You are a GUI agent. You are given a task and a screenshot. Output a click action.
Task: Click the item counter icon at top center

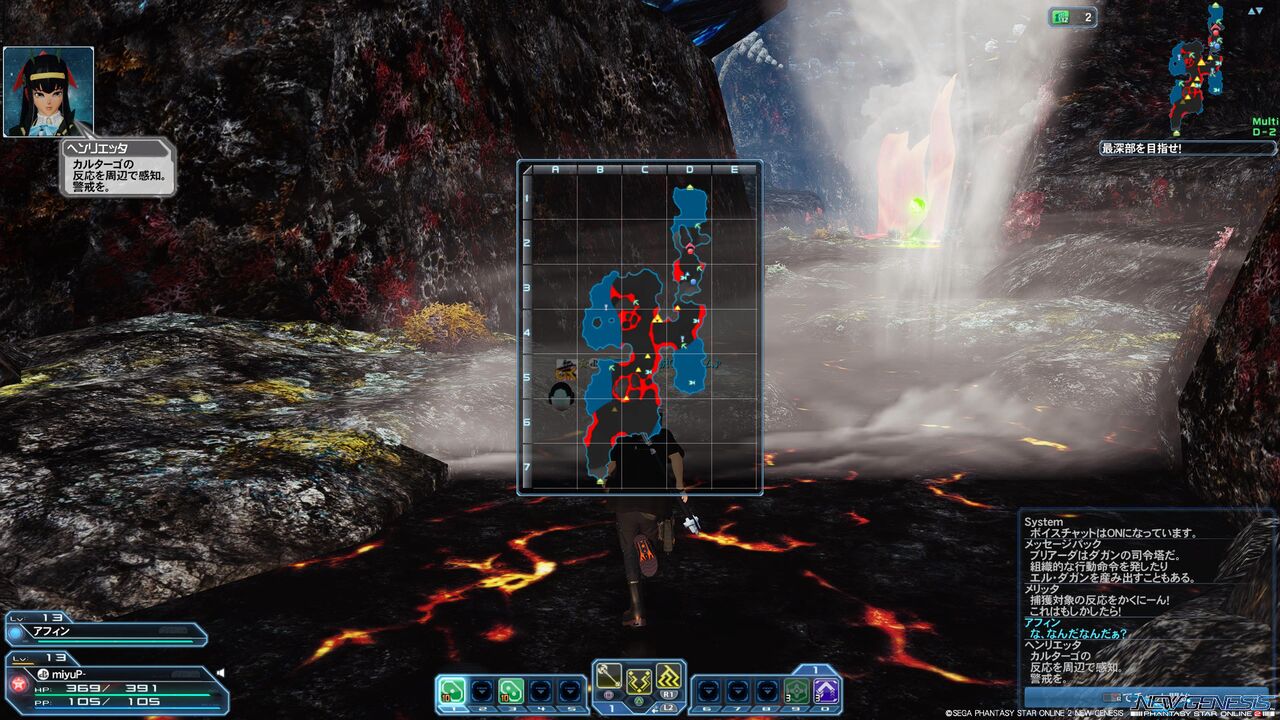pyautogui.click(x=1058, y=17)
